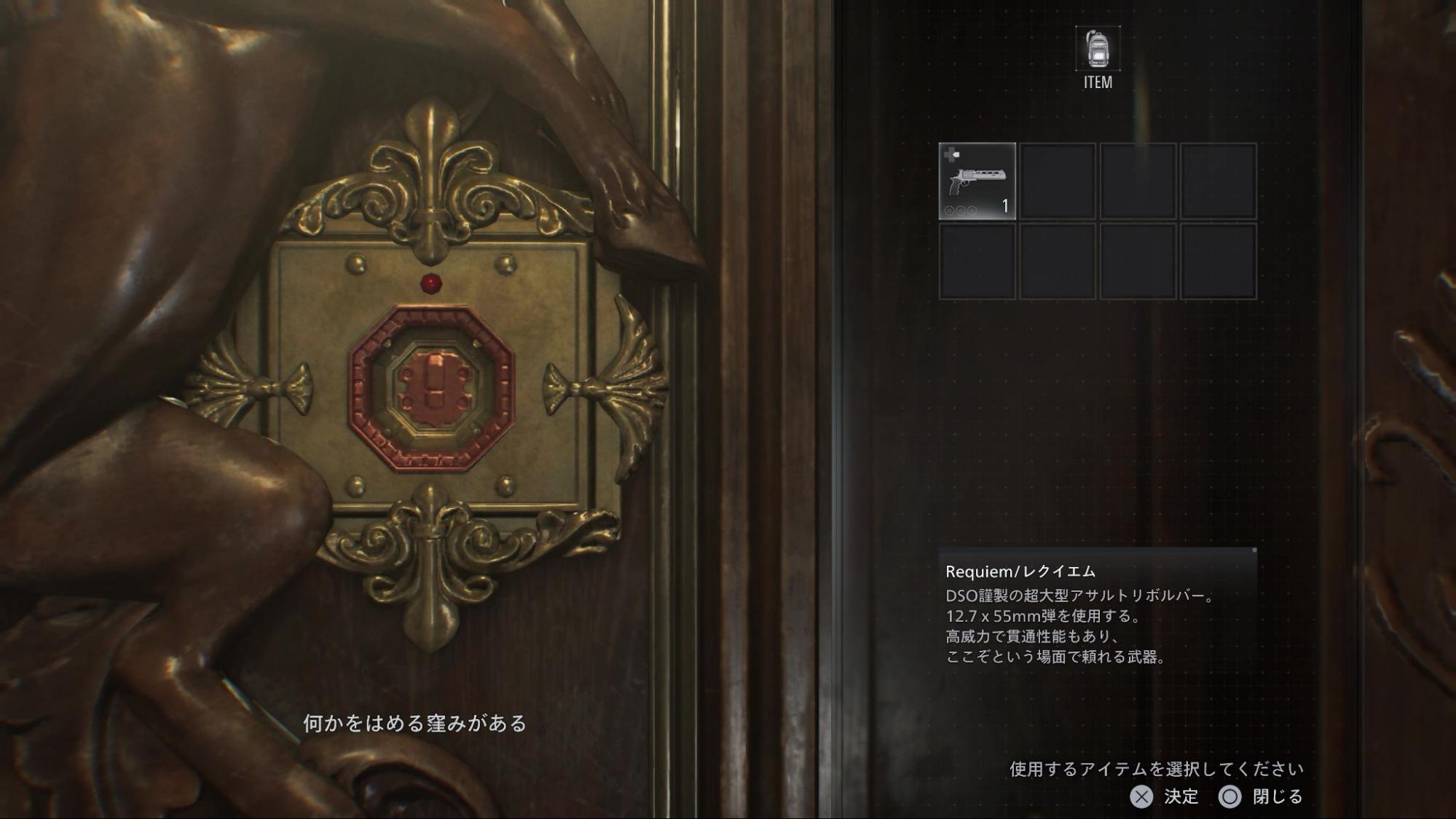Click the first upgrade circle under the revolver
The width and height of the screenshot is (1456, 819).
click(x=949, y=210)
